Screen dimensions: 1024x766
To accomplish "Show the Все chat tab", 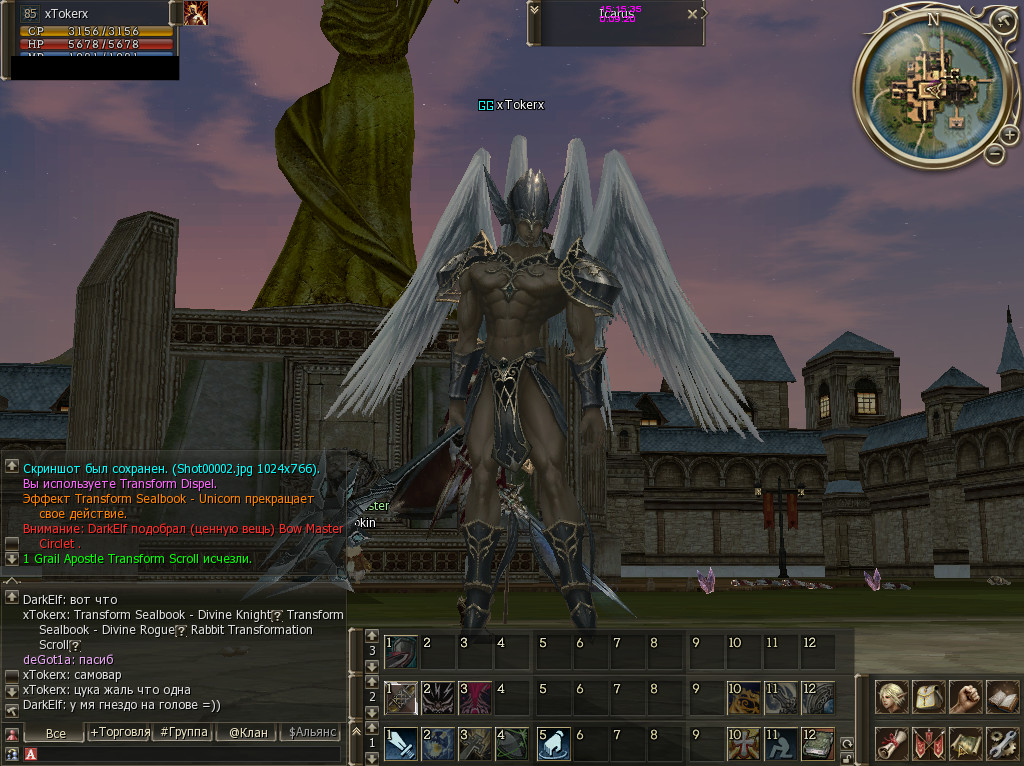I will coord(56,733).
